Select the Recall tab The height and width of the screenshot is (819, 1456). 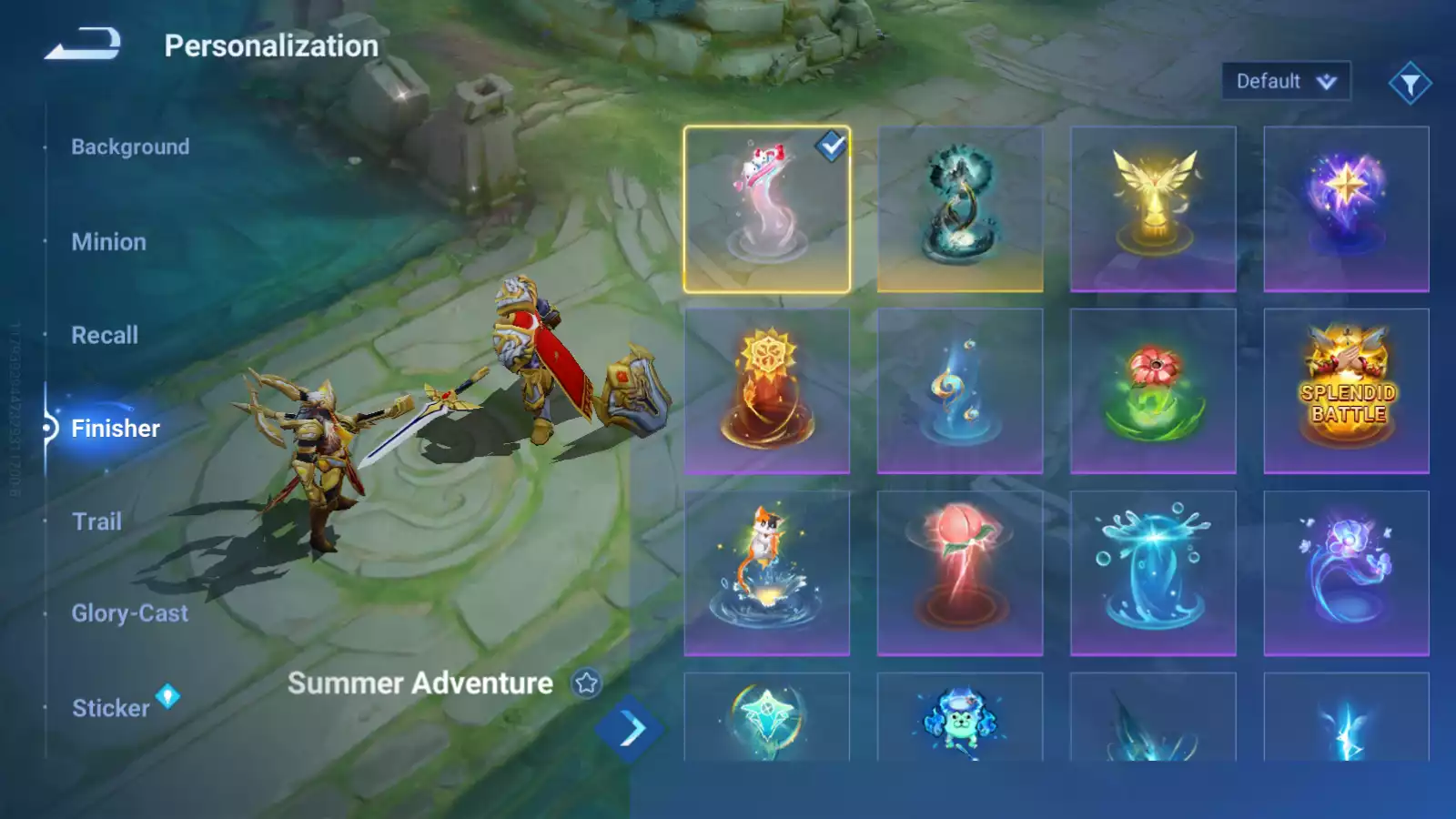(x=105, y=335)
